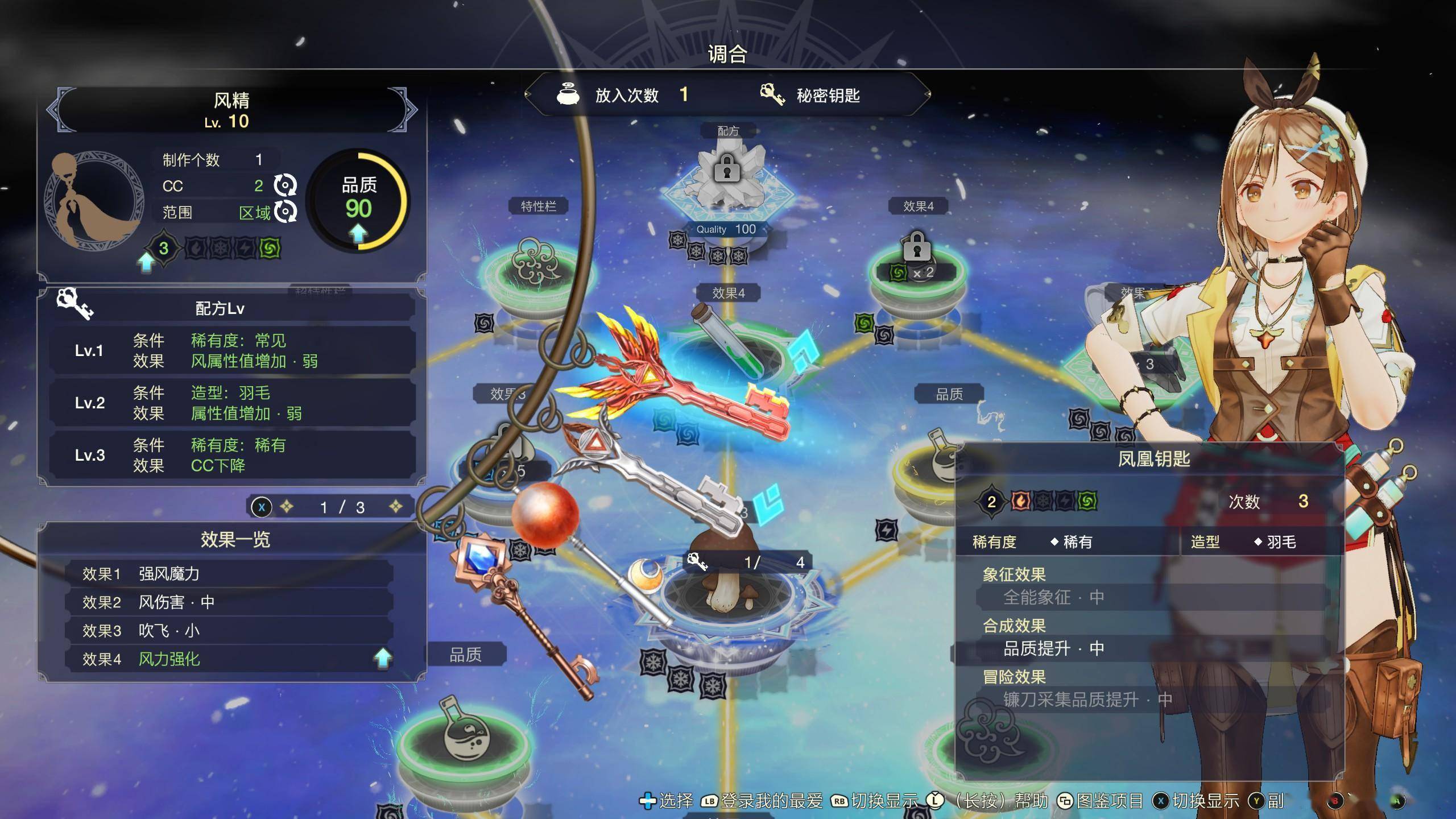Select the copper key with blue gem
The image size is (1456, 819).
tap(512, 603)
